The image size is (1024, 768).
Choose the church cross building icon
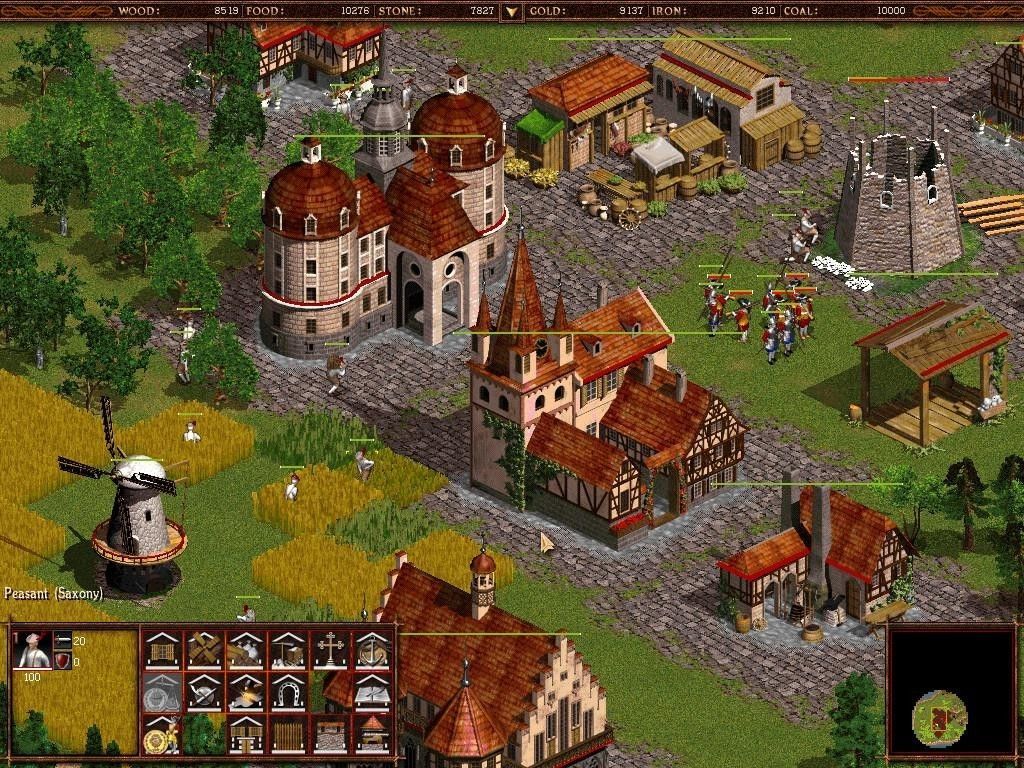330,650
